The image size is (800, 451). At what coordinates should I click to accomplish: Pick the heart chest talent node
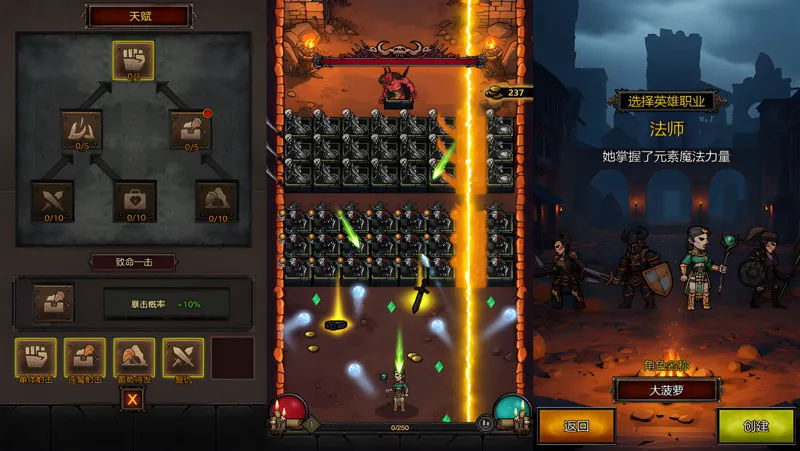point(133,200)
